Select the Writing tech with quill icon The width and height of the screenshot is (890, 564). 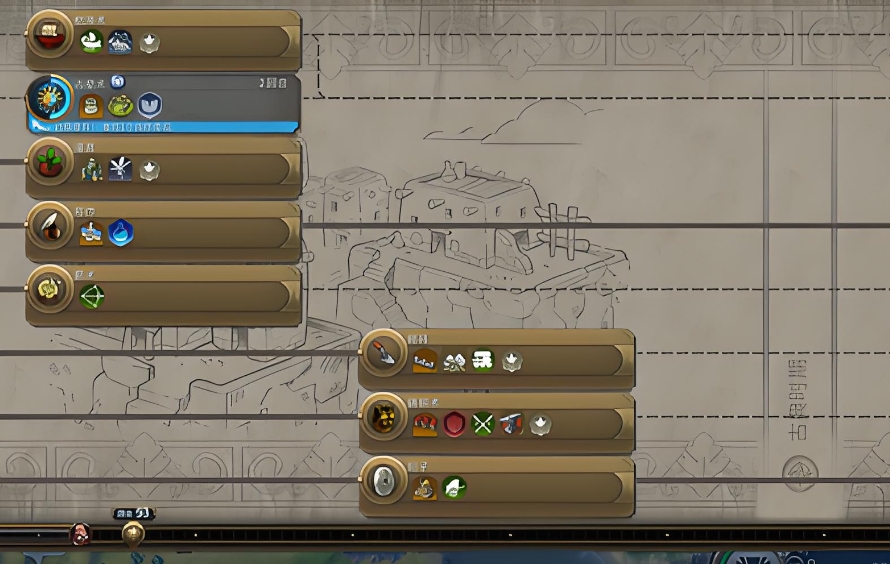coord(48,228)
